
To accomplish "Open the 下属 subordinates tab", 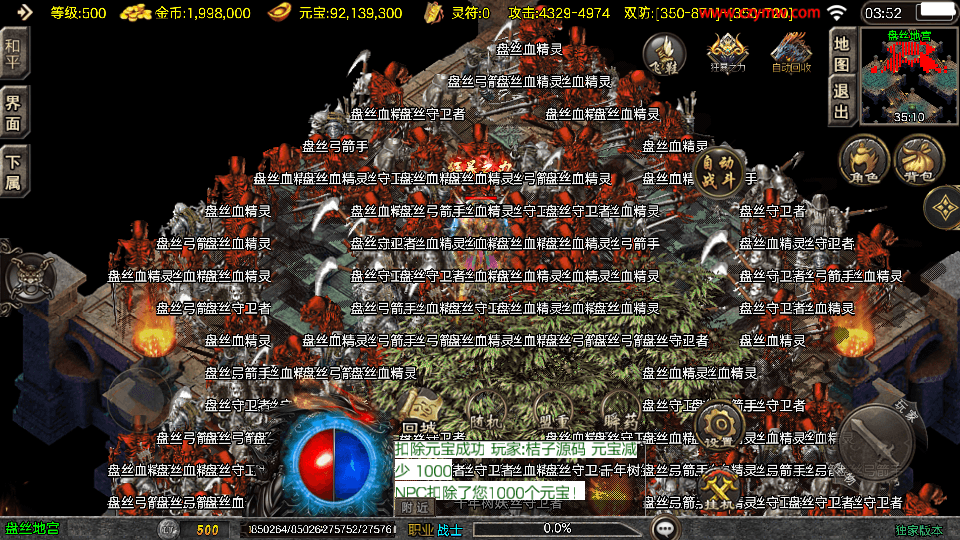I will pos(14,171).
